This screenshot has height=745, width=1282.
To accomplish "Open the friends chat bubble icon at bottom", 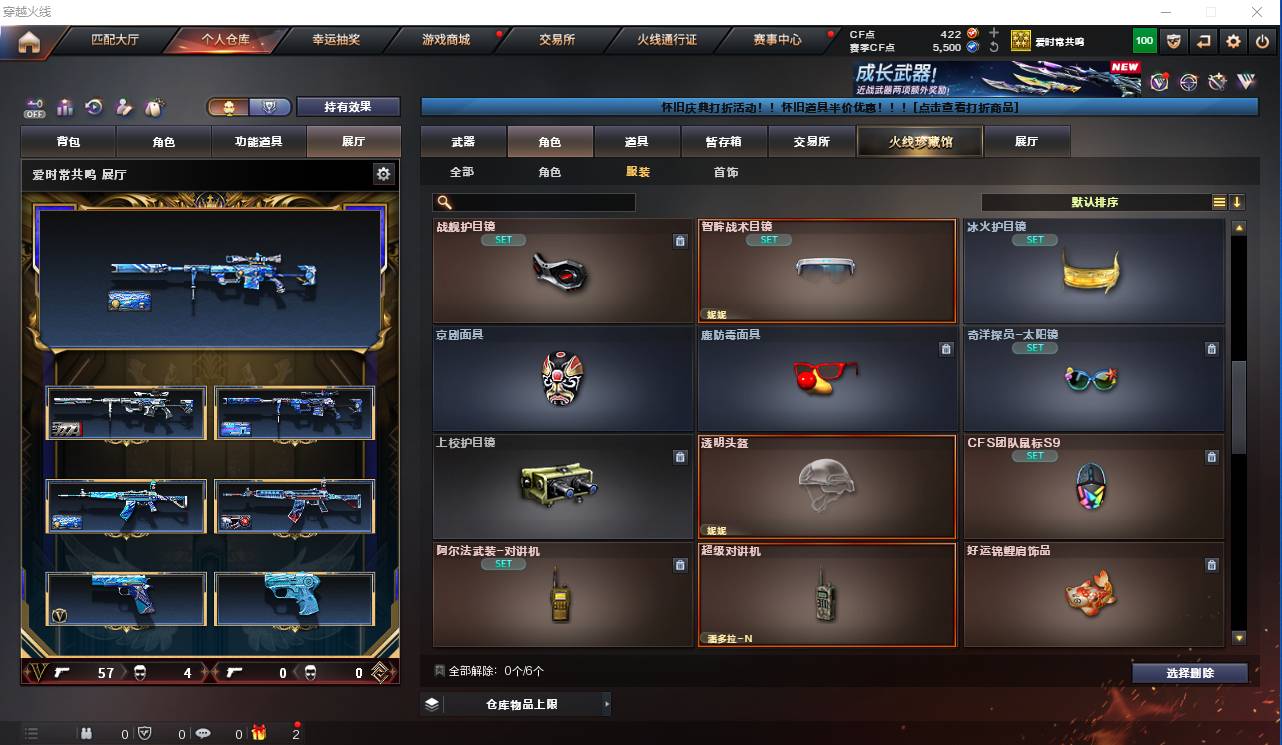I will coord(204,733).
